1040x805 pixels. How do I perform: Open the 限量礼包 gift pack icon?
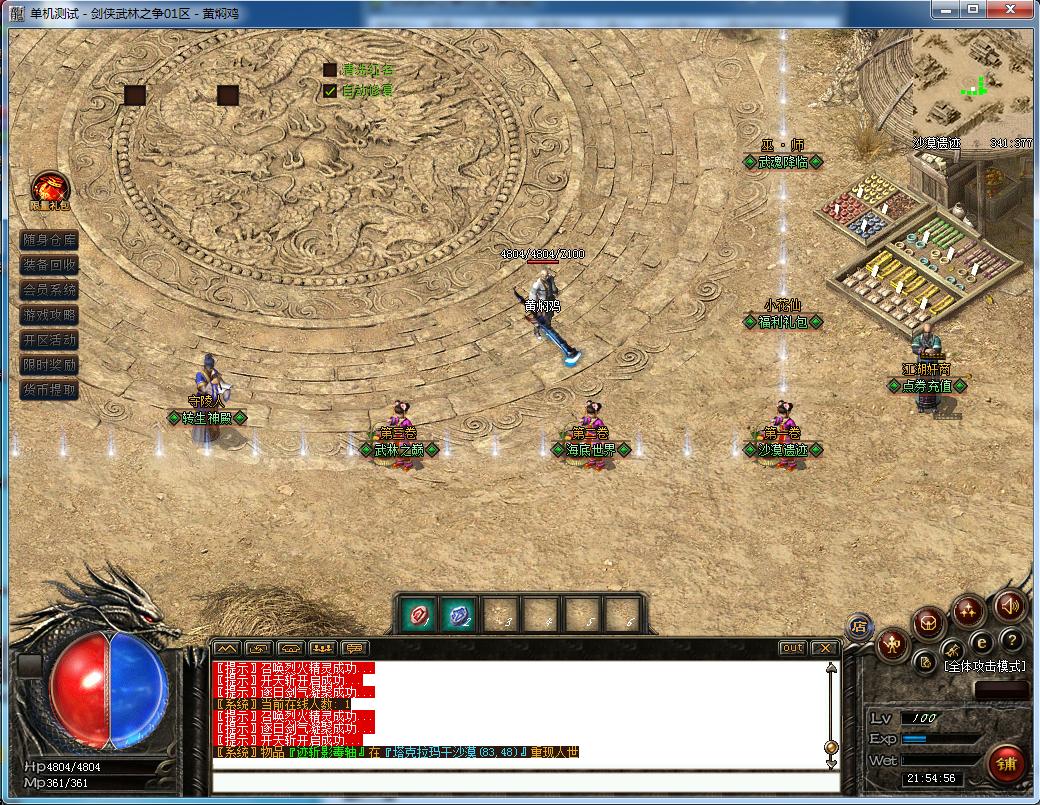[x=49, y=187]
